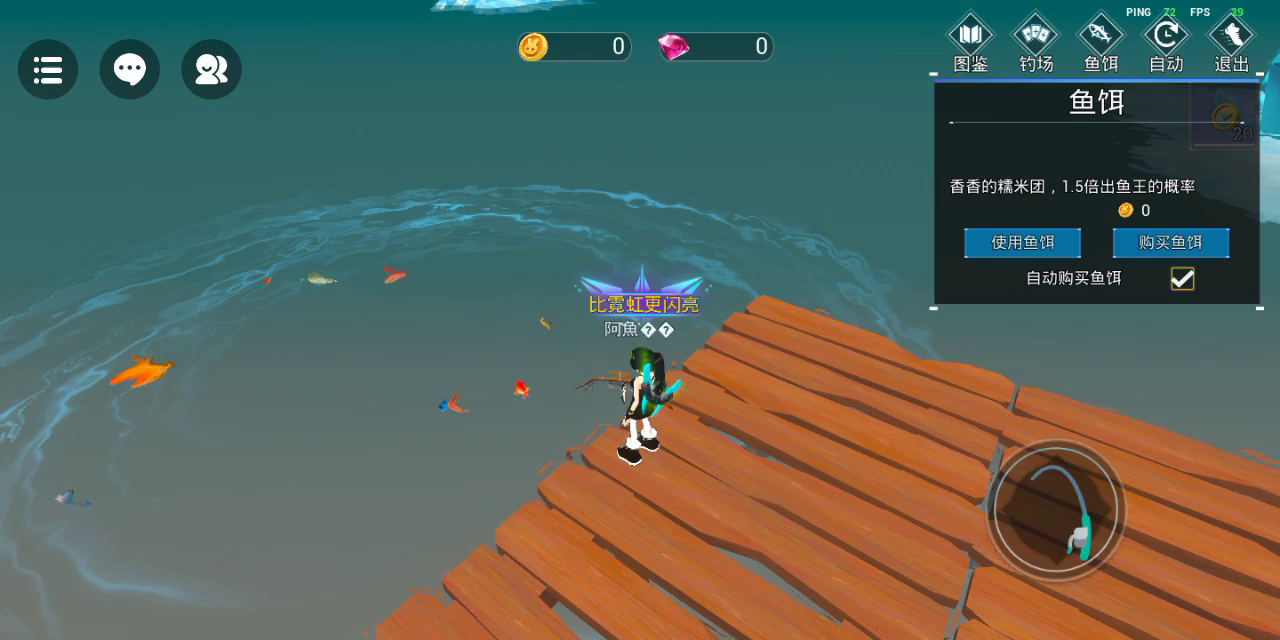Toggle the 鱼饵 bait panel

click(1101, 44)
